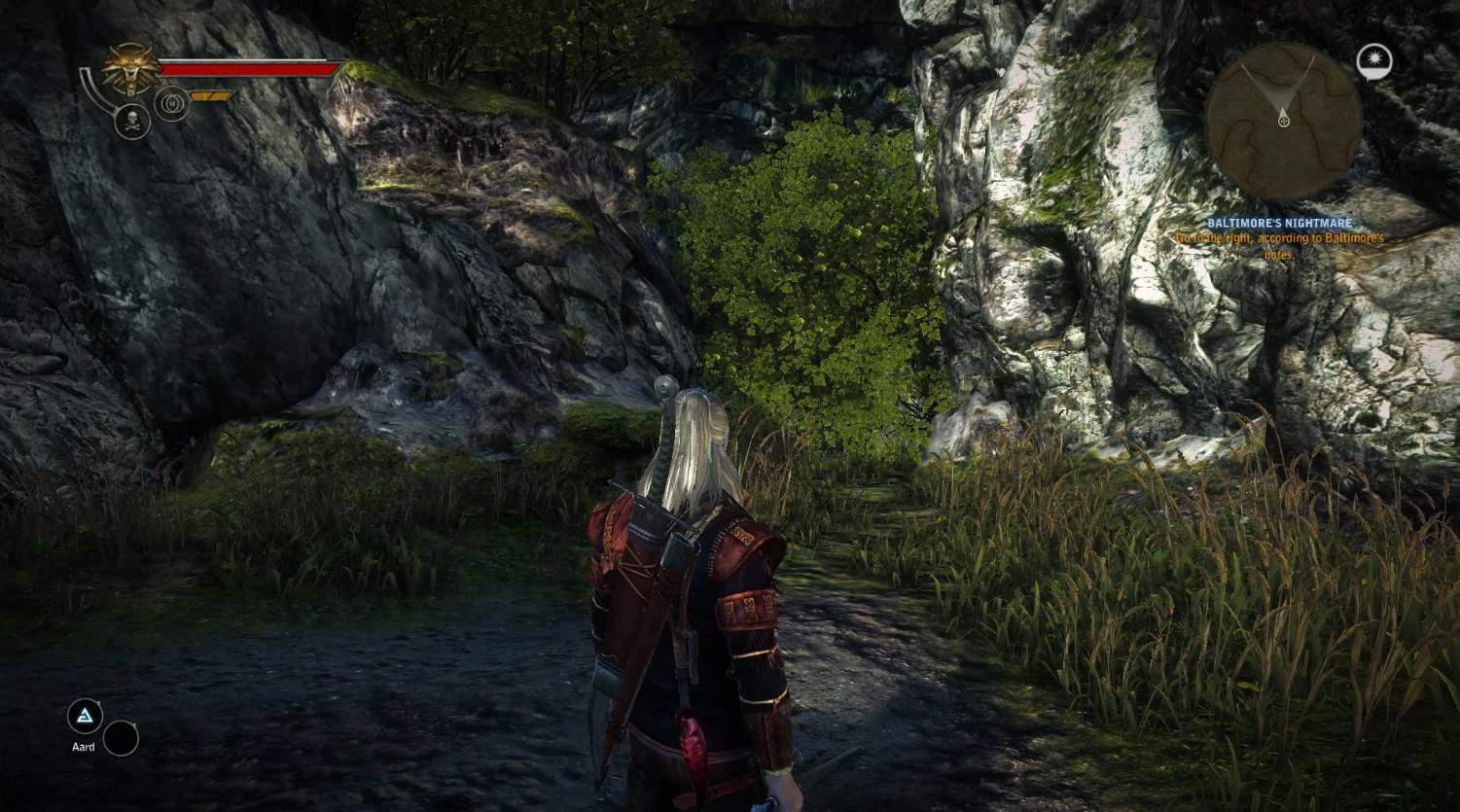Click the empty quick slot beside Aard
This screenshot has height=812, width=1460.
pos(121,738)
